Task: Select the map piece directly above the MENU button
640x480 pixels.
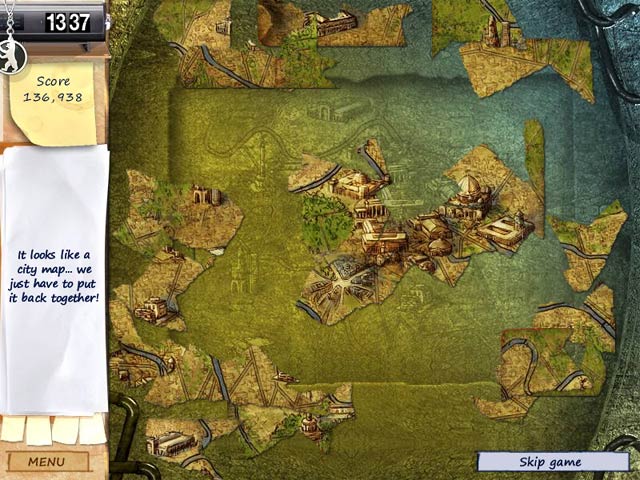Action: coord(178,438)
